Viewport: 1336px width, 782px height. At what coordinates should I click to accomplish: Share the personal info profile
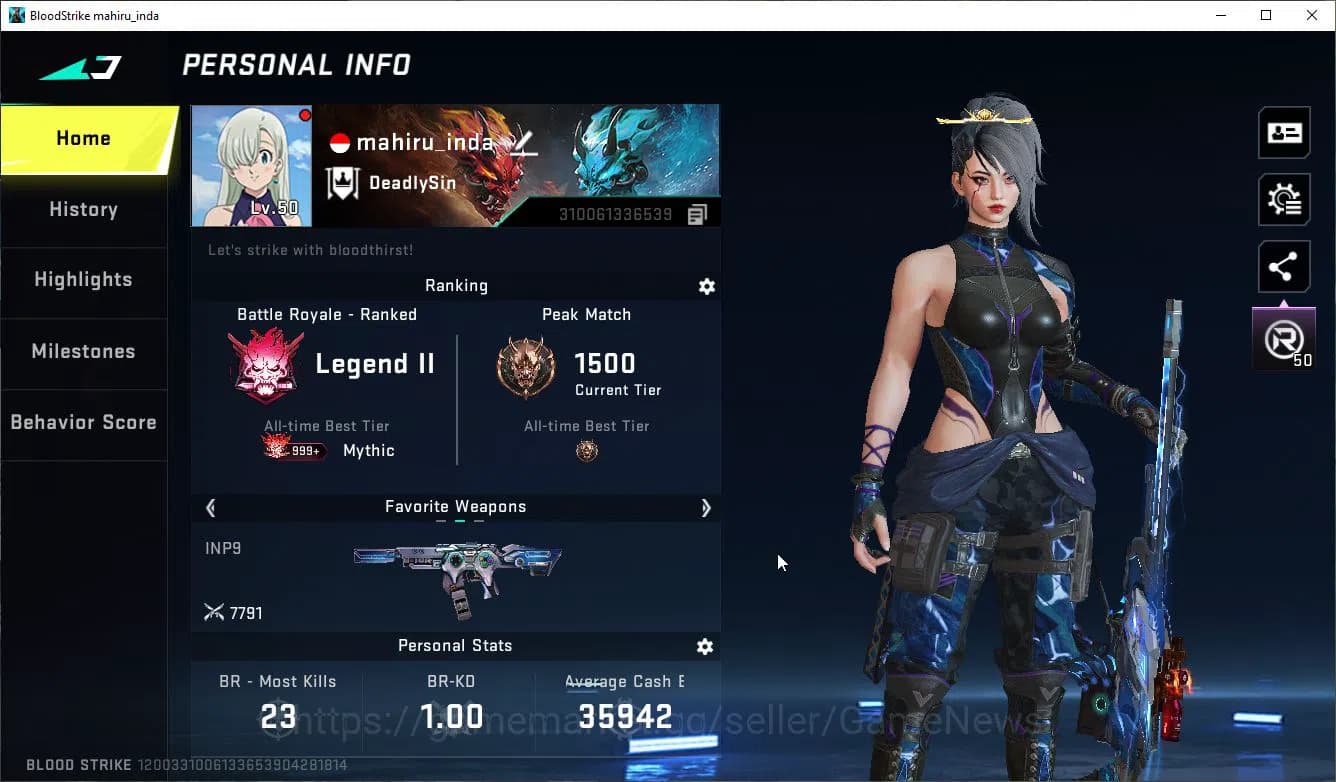point(1284,267)
